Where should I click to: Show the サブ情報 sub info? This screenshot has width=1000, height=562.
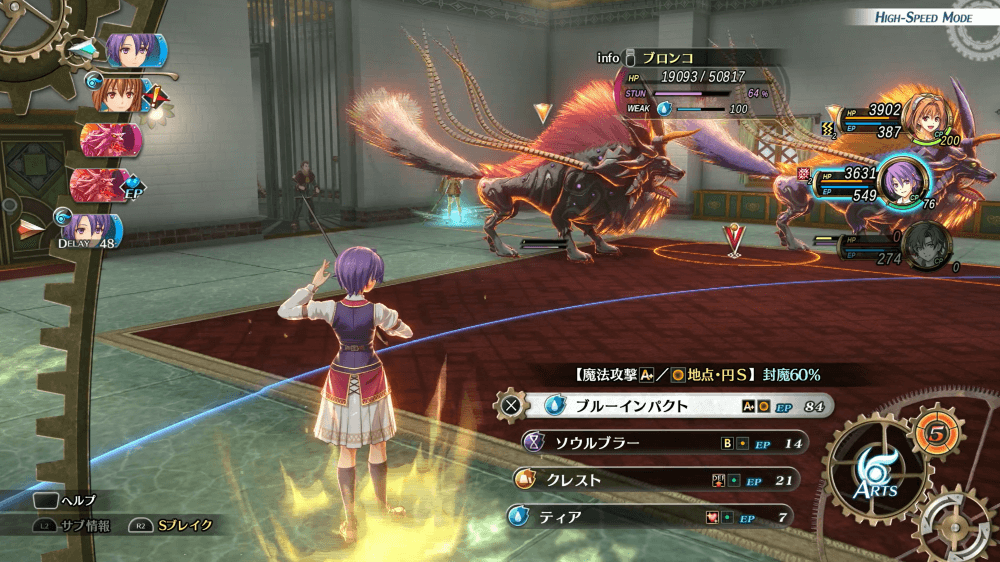pos(69,524)
